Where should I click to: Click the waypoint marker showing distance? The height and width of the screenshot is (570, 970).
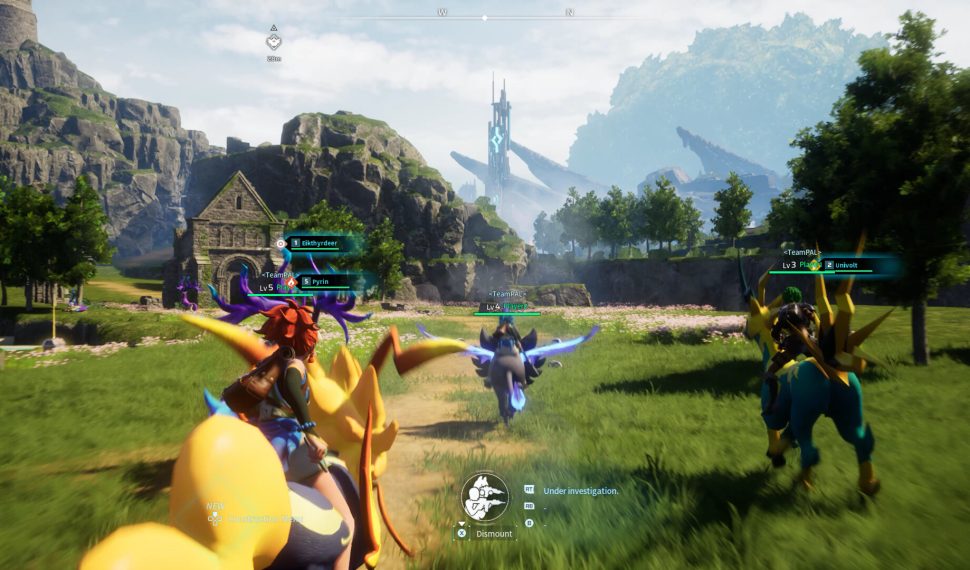[x=273, y=42]
